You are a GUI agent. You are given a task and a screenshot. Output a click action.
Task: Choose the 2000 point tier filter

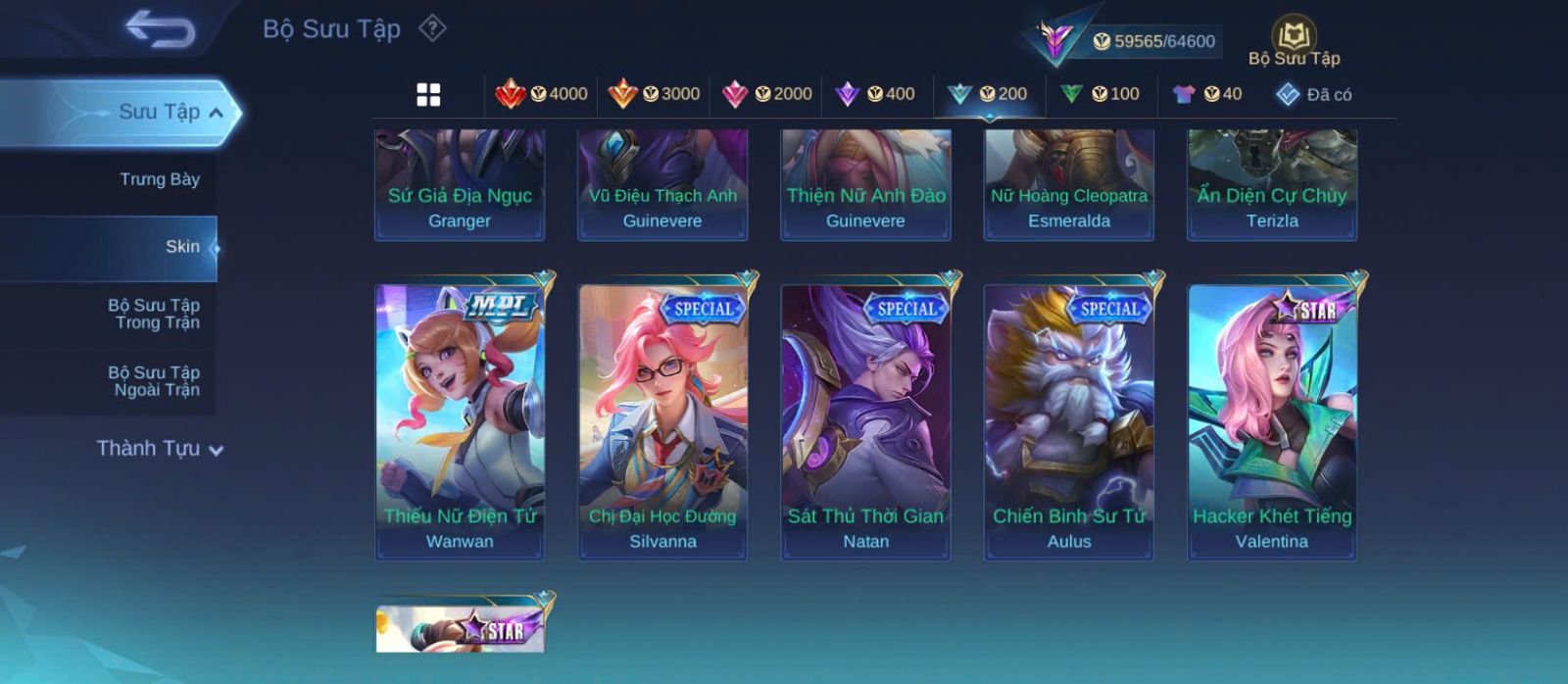pos(766,94)
